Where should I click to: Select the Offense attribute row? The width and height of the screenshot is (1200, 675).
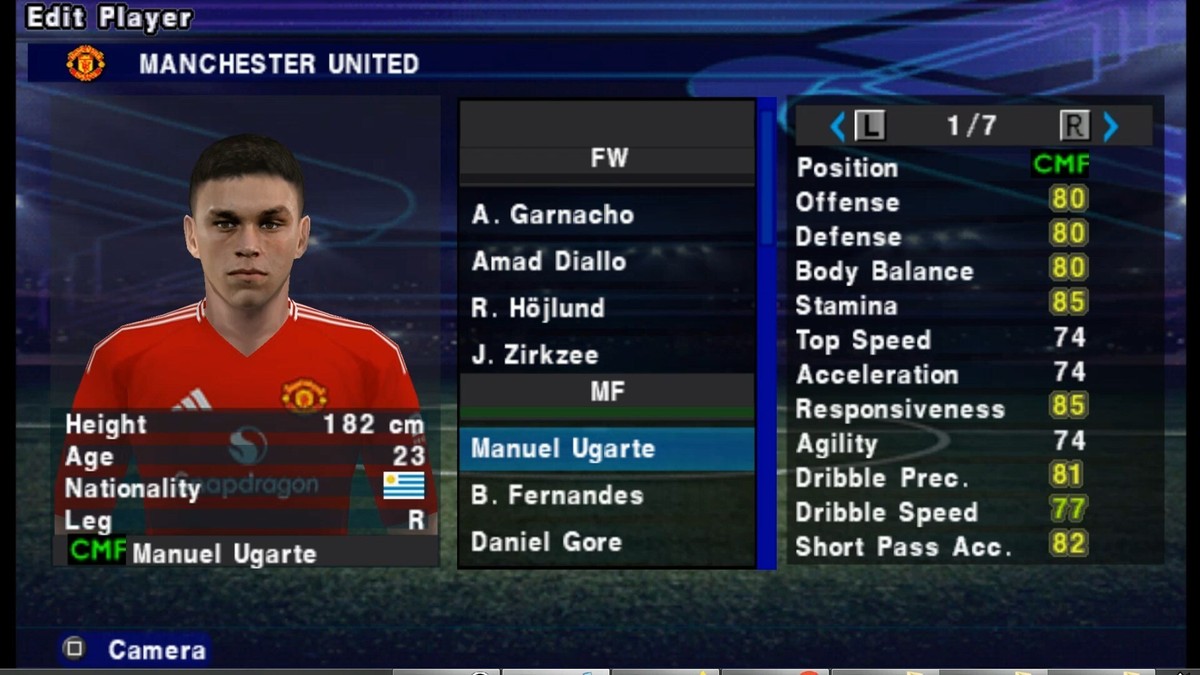point(941,202)
